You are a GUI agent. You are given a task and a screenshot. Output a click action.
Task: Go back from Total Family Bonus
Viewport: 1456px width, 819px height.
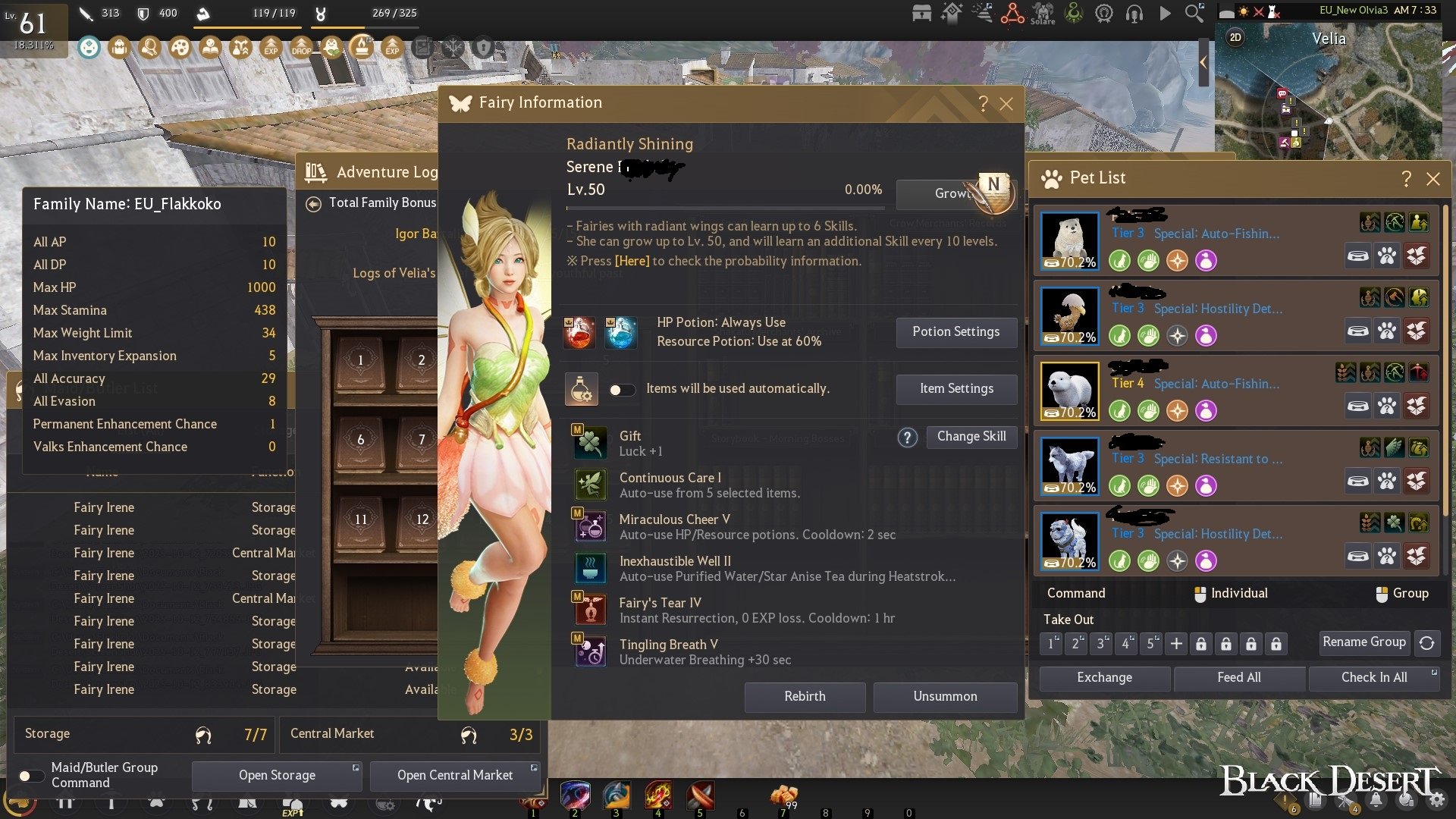pyautogui.click(x=313, y=204)
